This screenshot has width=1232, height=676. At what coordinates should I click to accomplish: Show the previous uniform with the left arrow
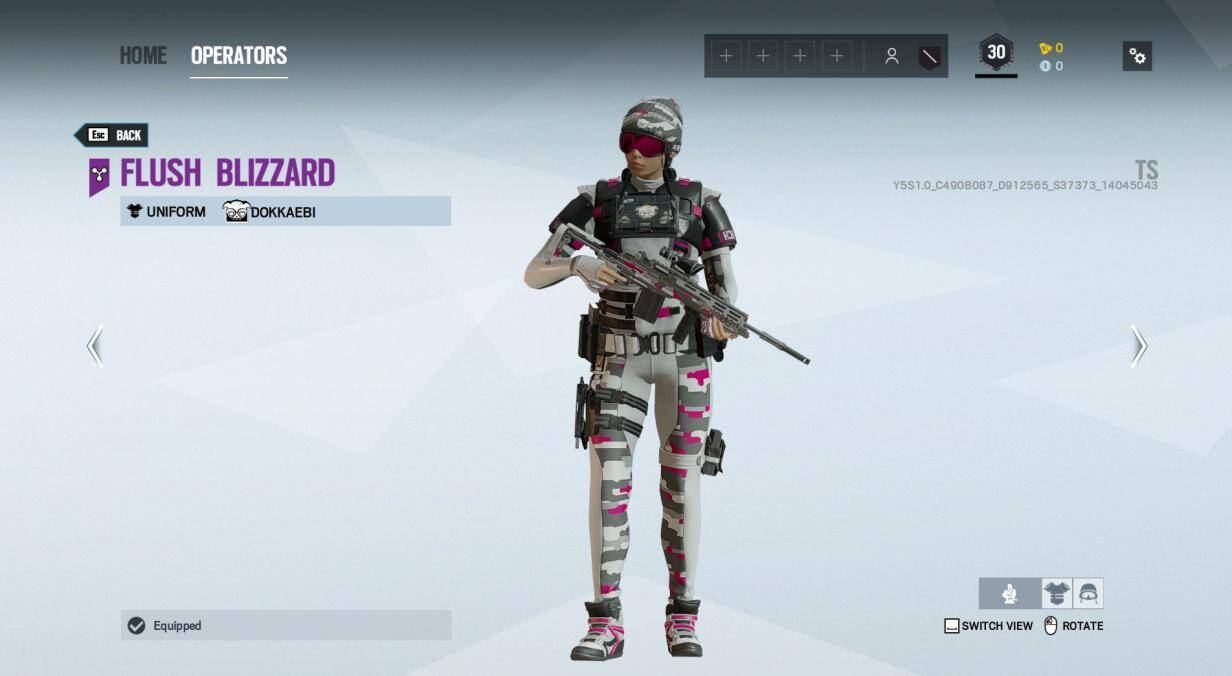(95, 346)
